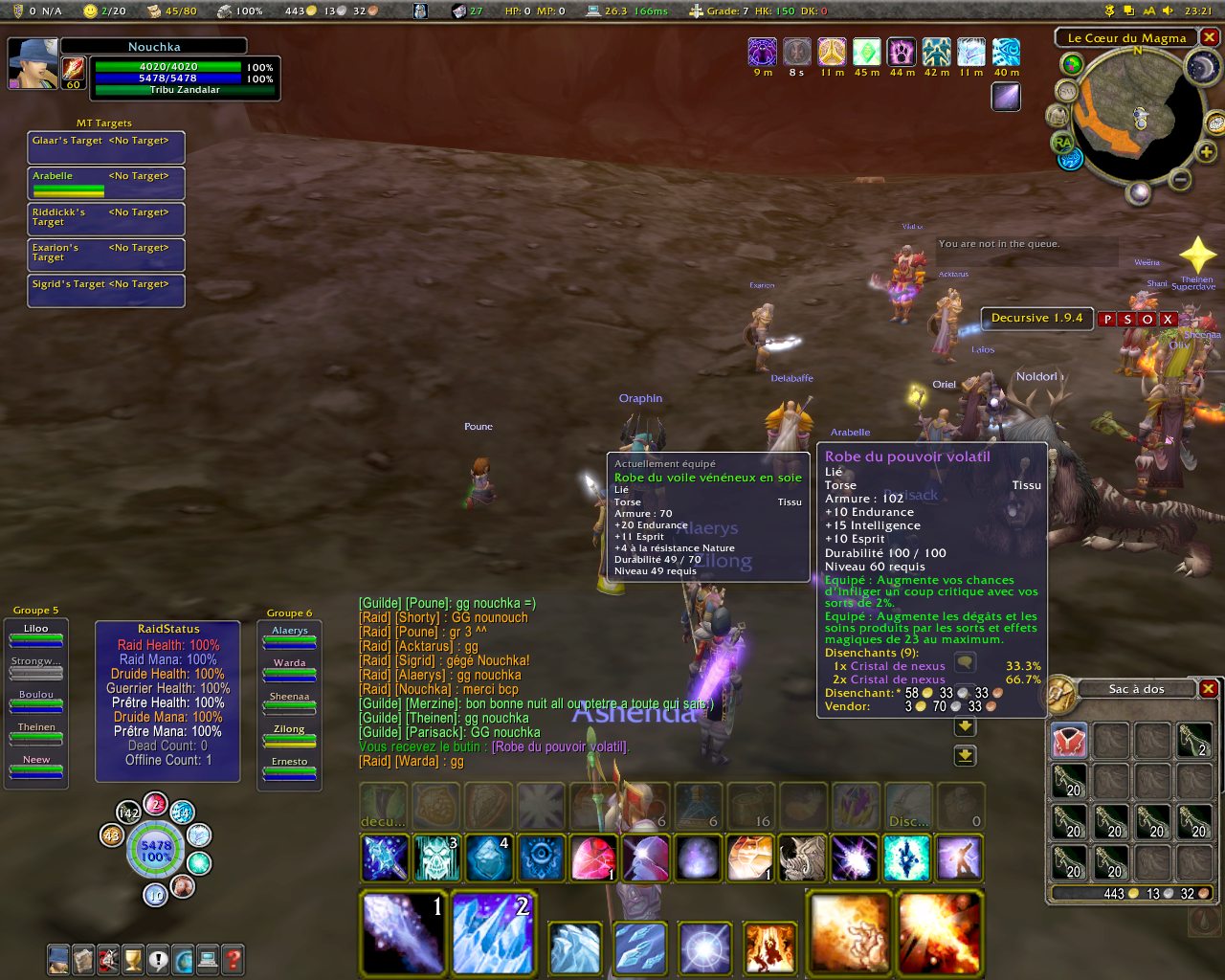This screenshot has height=980, width=1225.
Task: Select Nouchka's player portrait
Action: [33, 63]
